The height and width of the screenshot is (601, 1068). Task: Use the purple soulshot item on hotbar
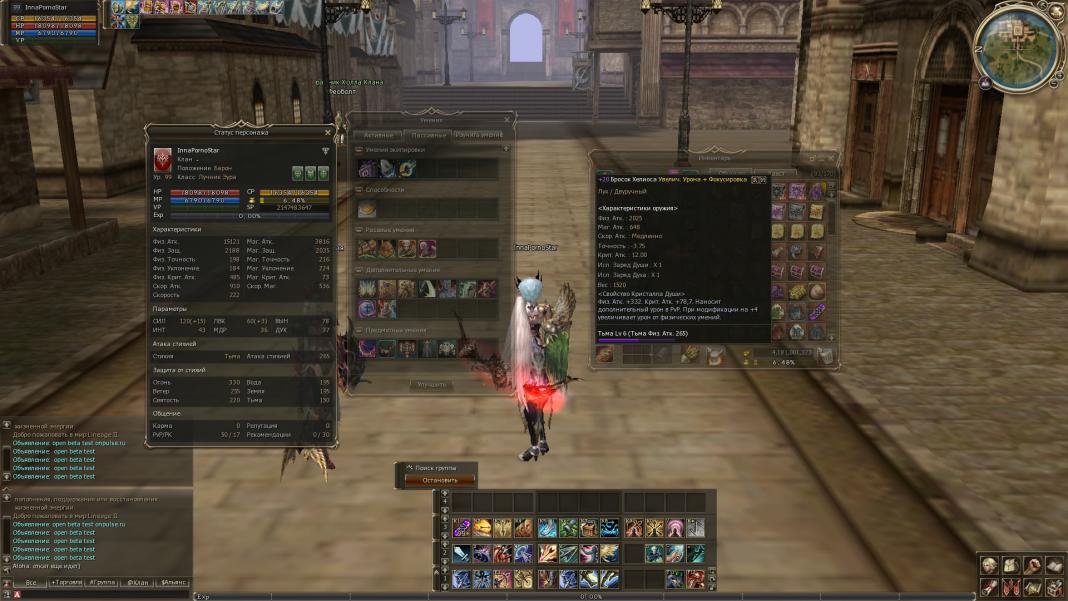pos(461,528)
